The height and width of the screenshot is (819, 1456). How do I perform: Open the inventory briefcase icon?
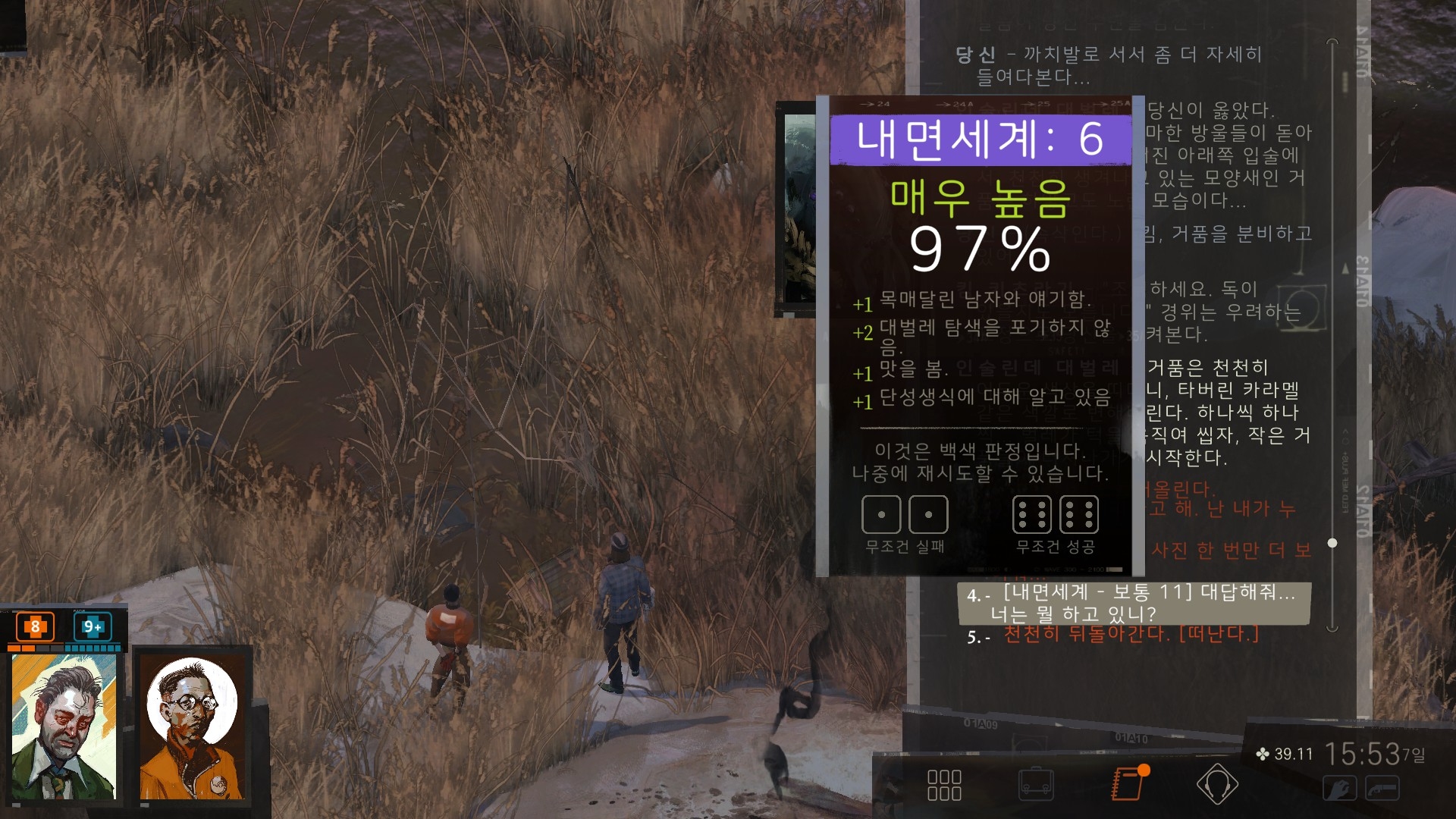(x=1036, y=785)
